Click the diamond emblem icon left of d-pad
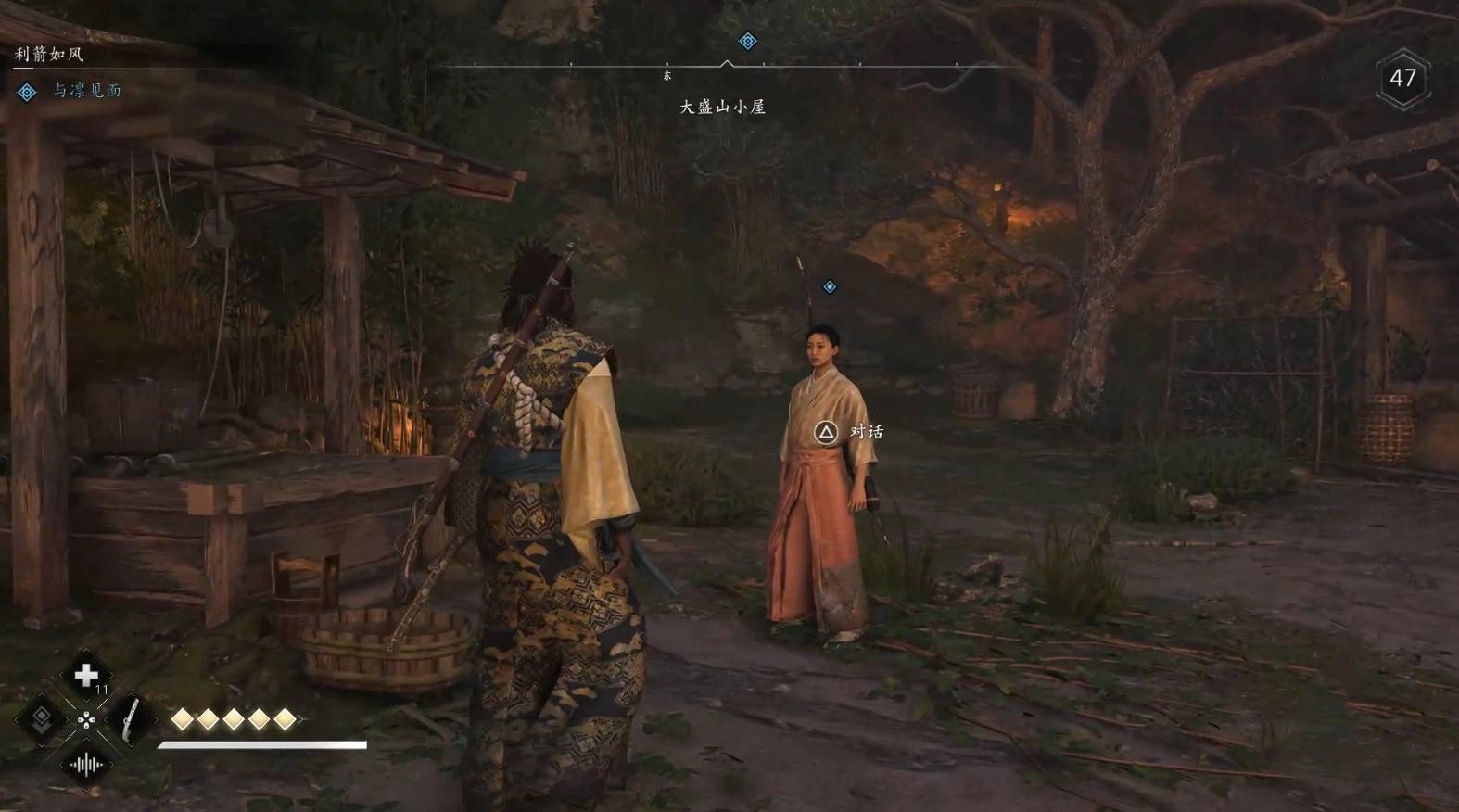1459x812 pixels. point(42,718)
